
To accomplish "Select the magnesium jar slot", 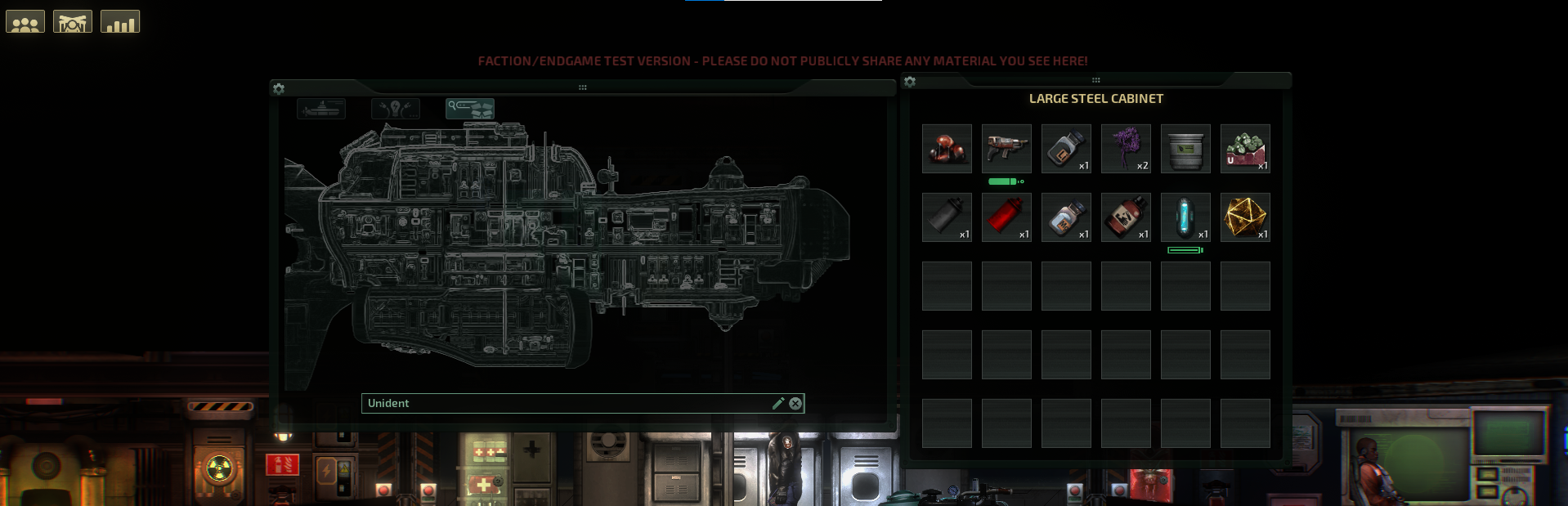I will click(x=1066, y=217).
